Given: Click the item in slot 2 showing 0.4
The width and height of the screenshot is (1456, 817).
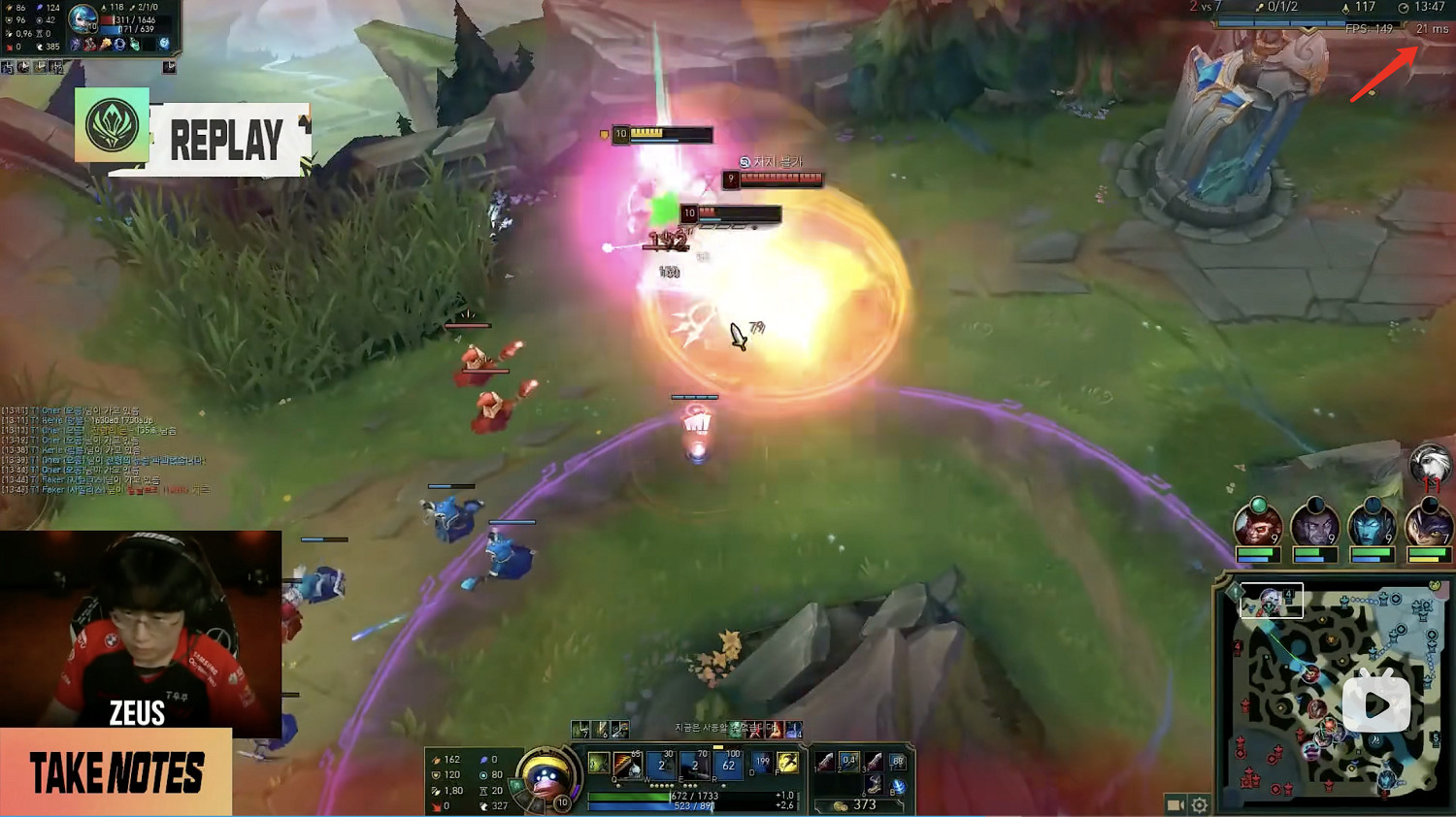Looking at the screenshot, I should pos(850,763).
